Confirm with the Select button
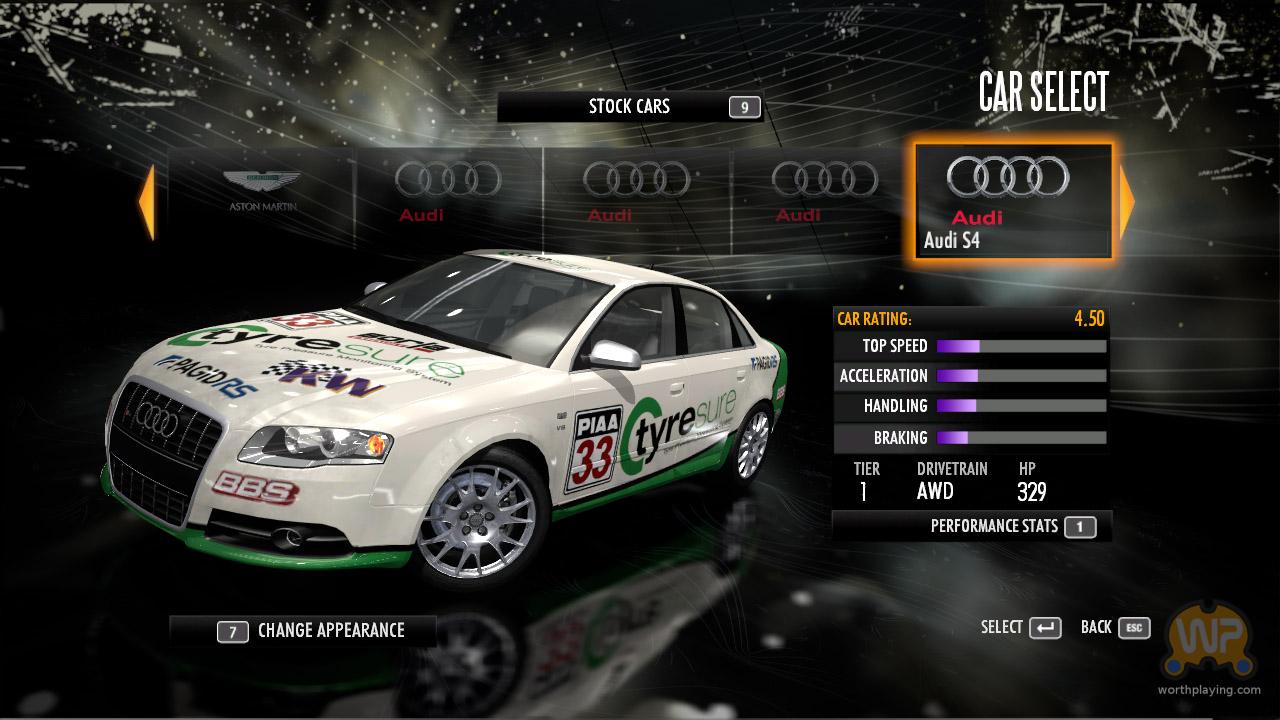Image resolution: width=1280 pixels, height=720 pixels. point(1021,628)
